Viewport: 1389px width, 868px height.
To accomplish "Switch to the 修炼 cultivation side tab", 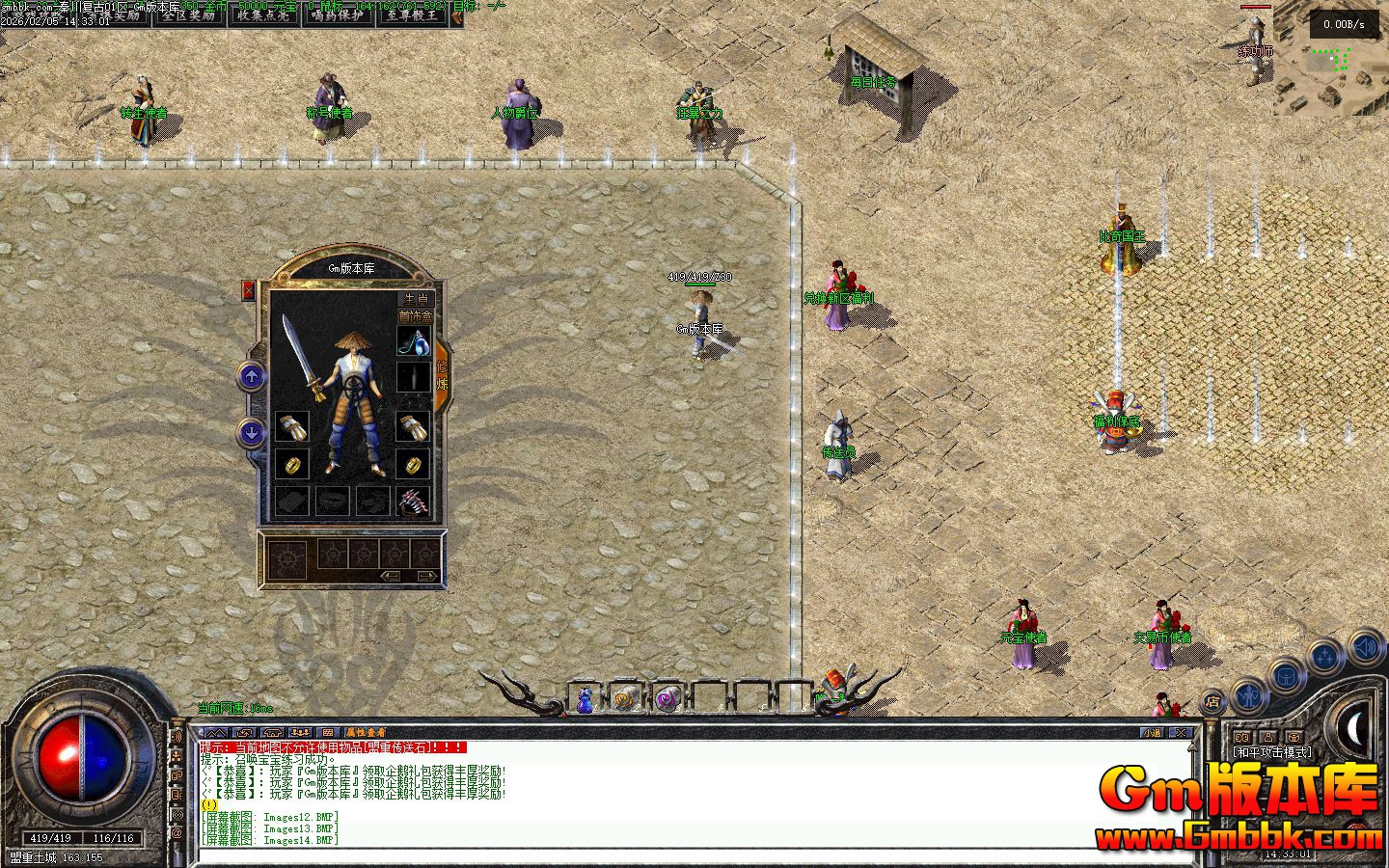I will coord(443,375).
